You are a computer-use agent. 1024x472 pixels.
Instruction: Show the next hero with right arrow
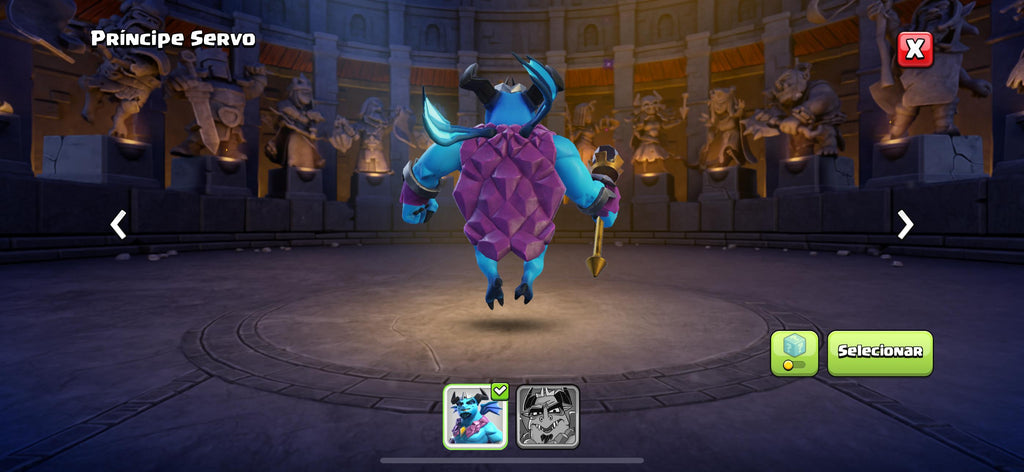click(905, 225)
